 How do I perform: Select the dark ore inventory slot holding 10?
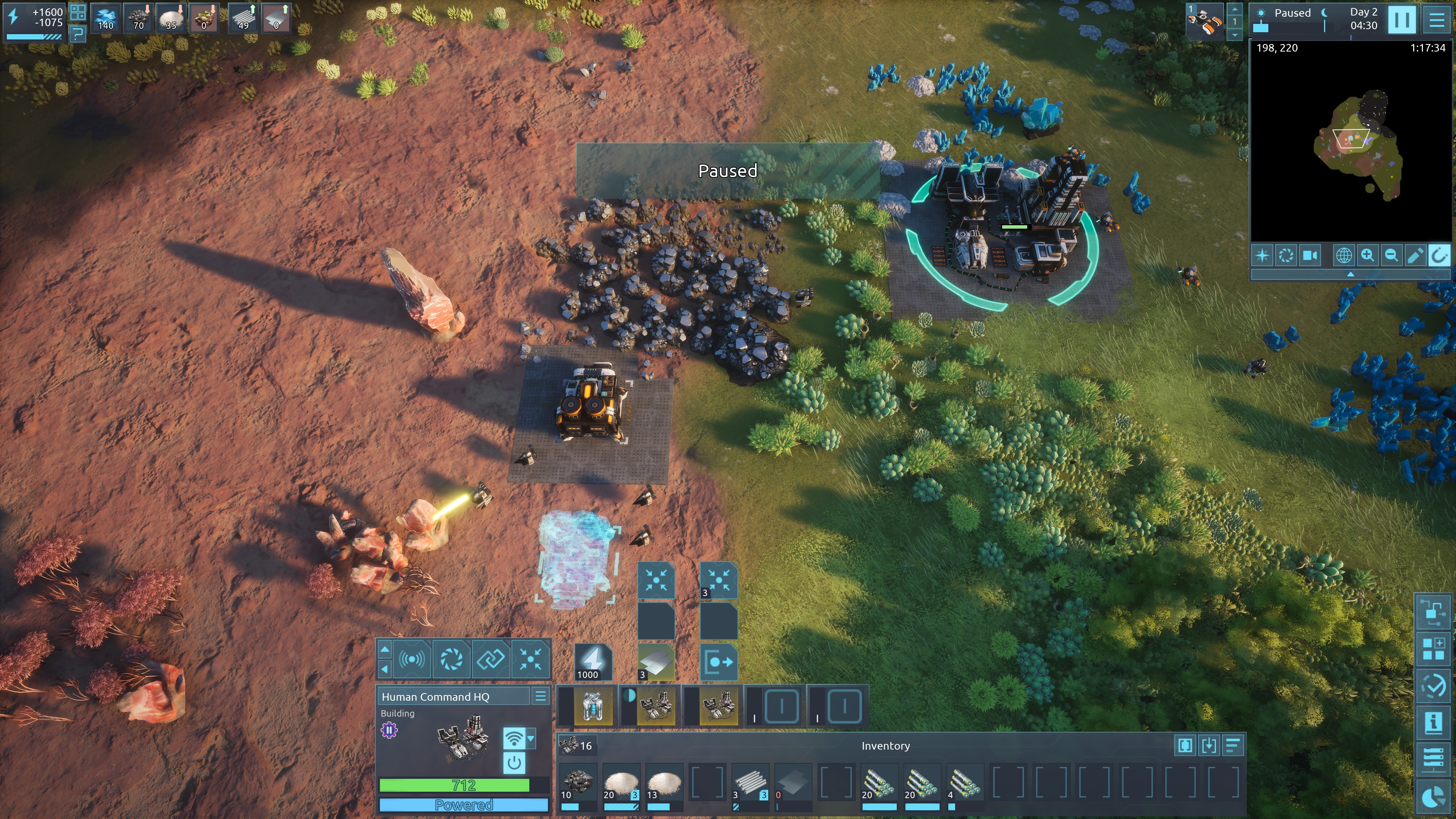pos(577,783)
